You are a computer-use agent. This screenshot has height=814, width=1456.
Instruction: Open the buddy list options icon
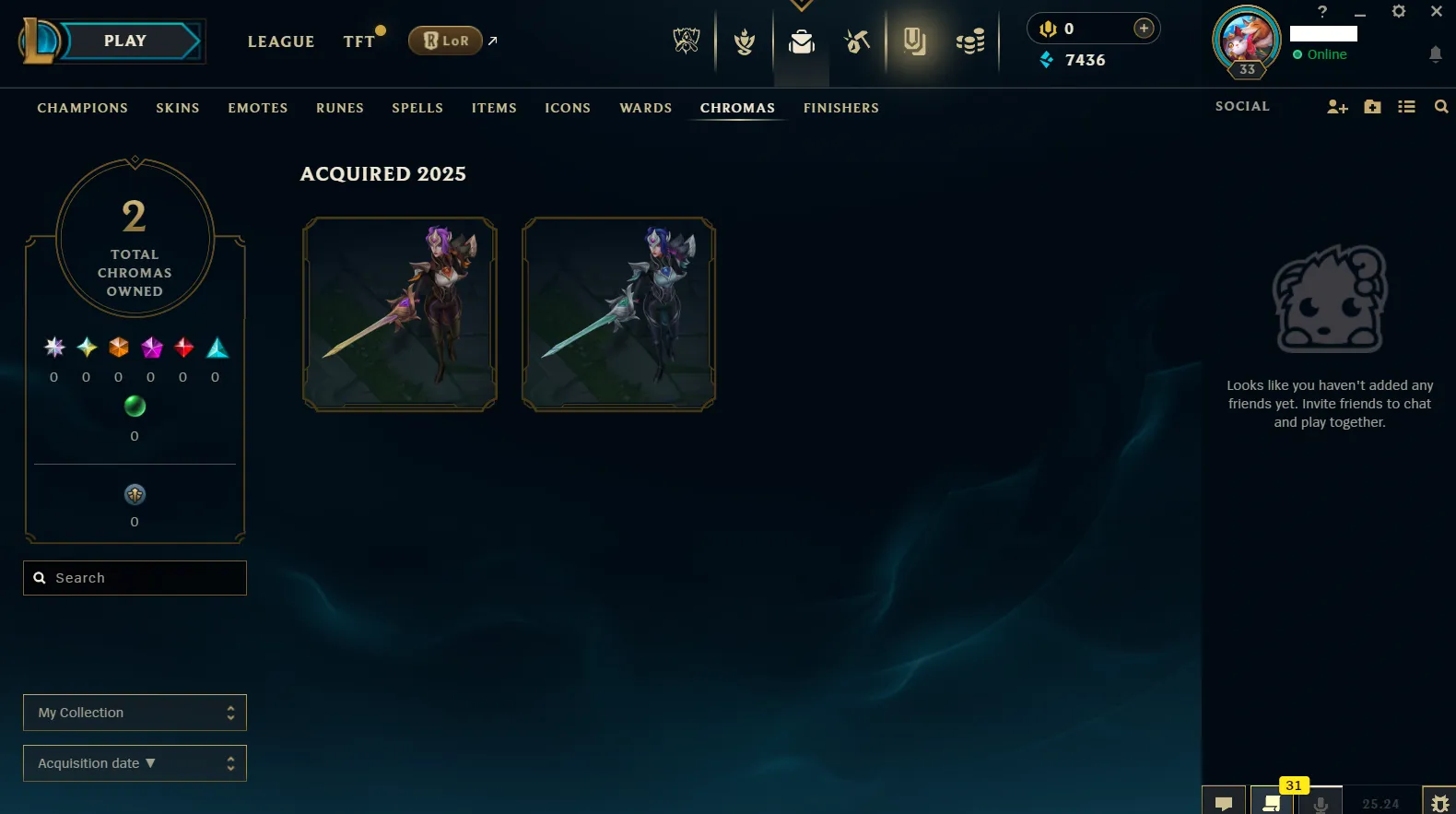coord(1406,106)
